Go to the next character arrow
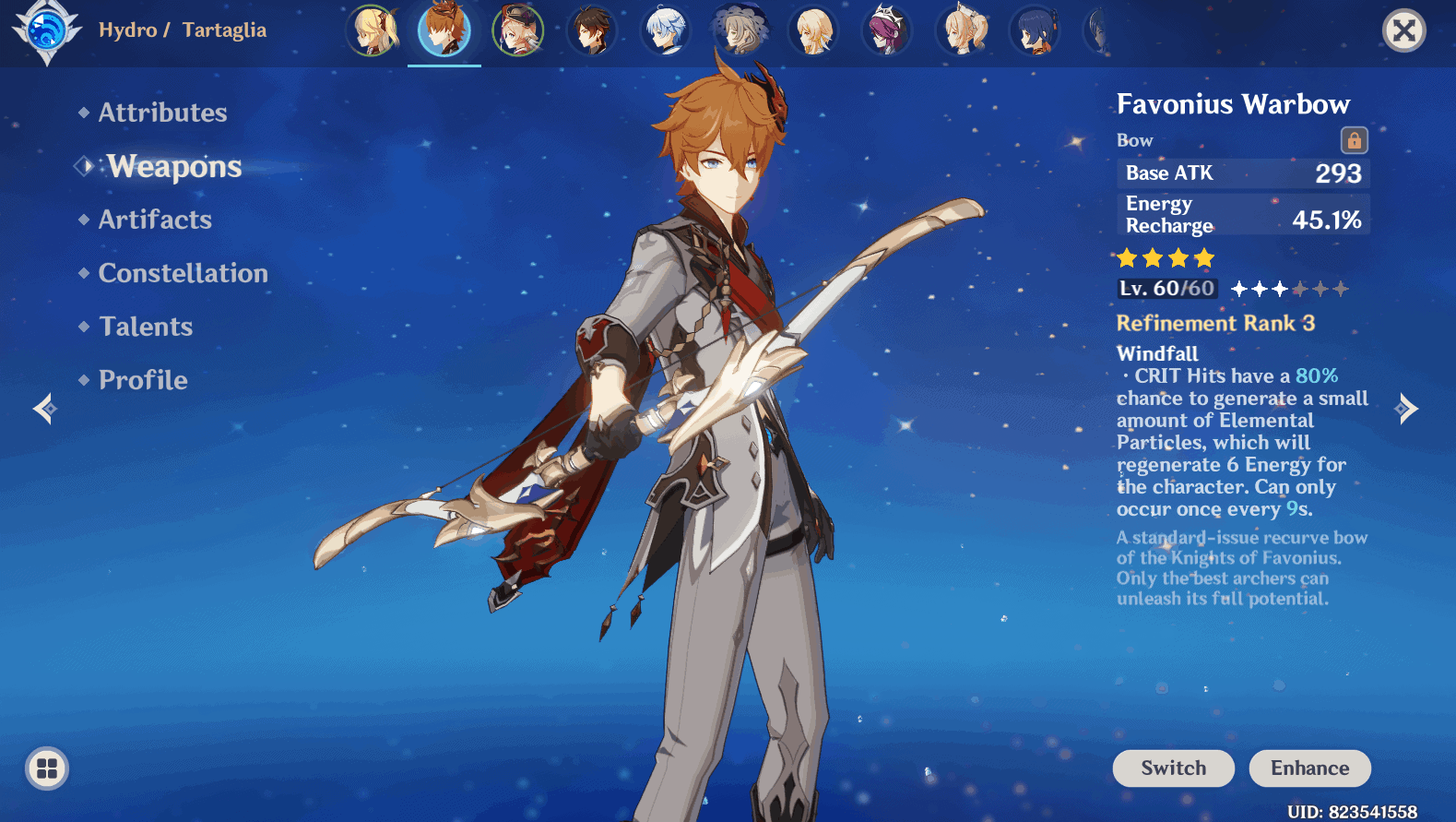Image resolution: width=1456 pixels, height=822 pixels. tap(1406, 408)
